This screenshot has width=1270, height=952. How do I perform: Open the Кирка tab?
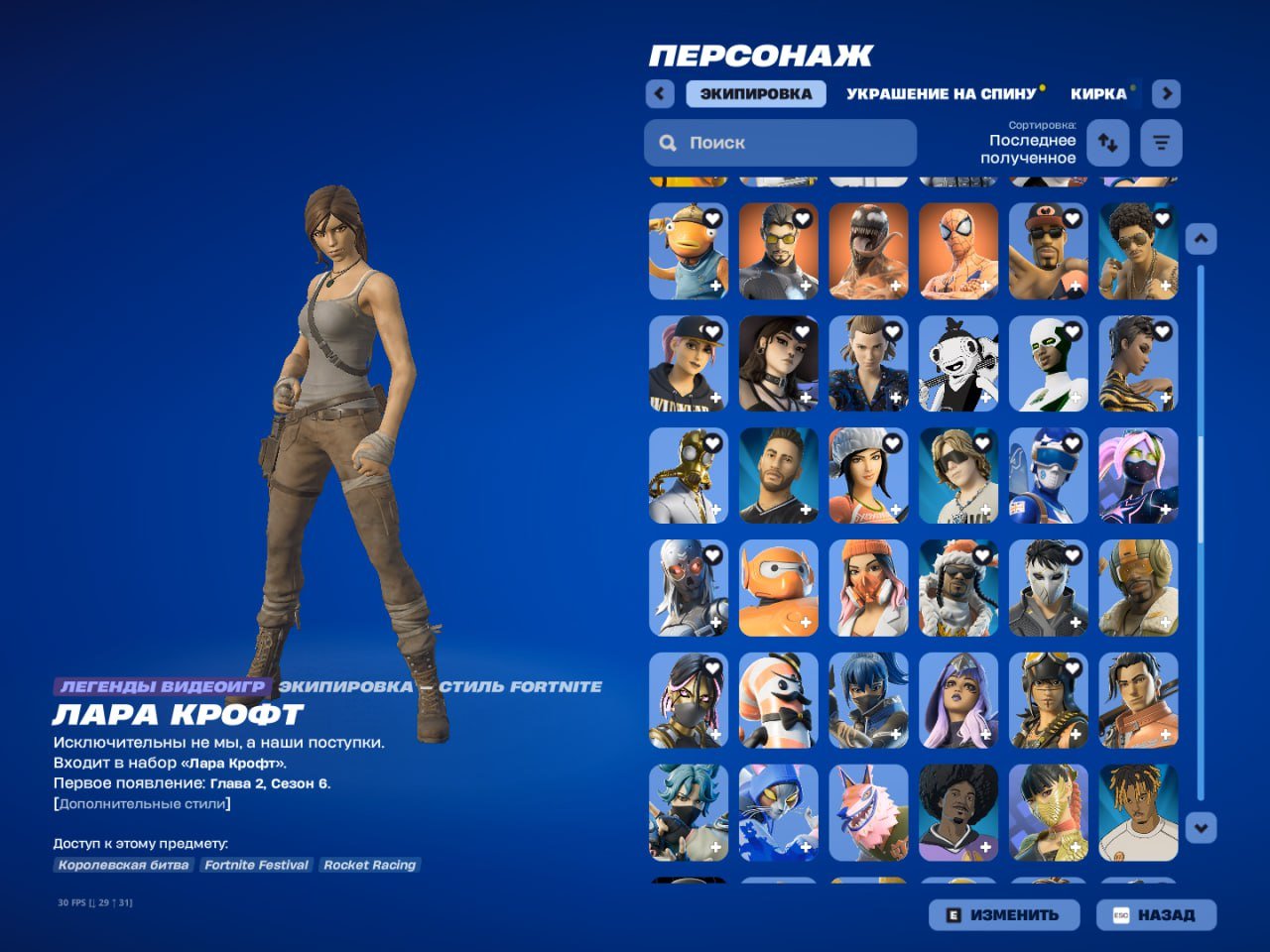(1098, 93)
